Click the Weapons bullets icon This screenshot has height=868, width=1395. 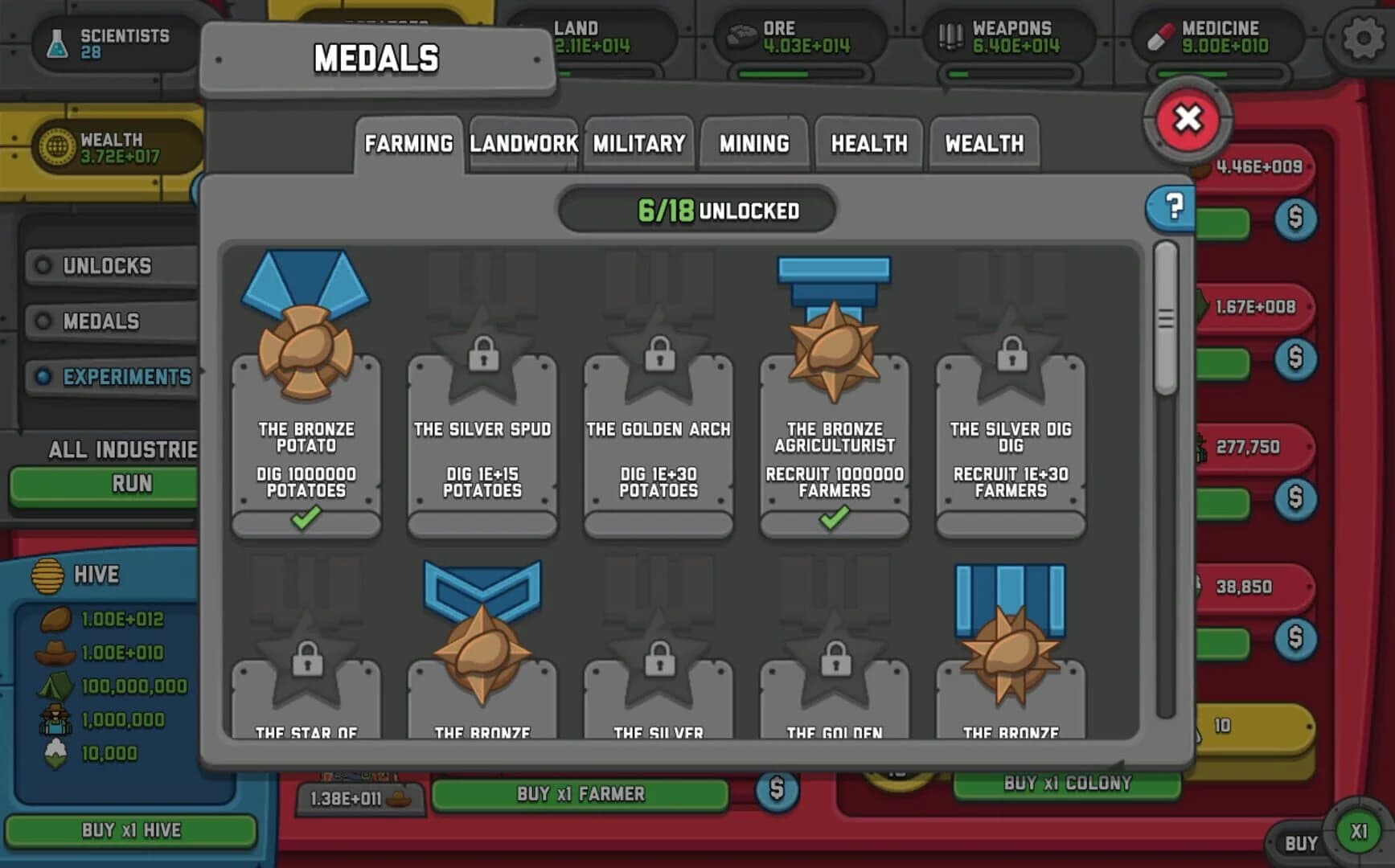click(950, 35)
